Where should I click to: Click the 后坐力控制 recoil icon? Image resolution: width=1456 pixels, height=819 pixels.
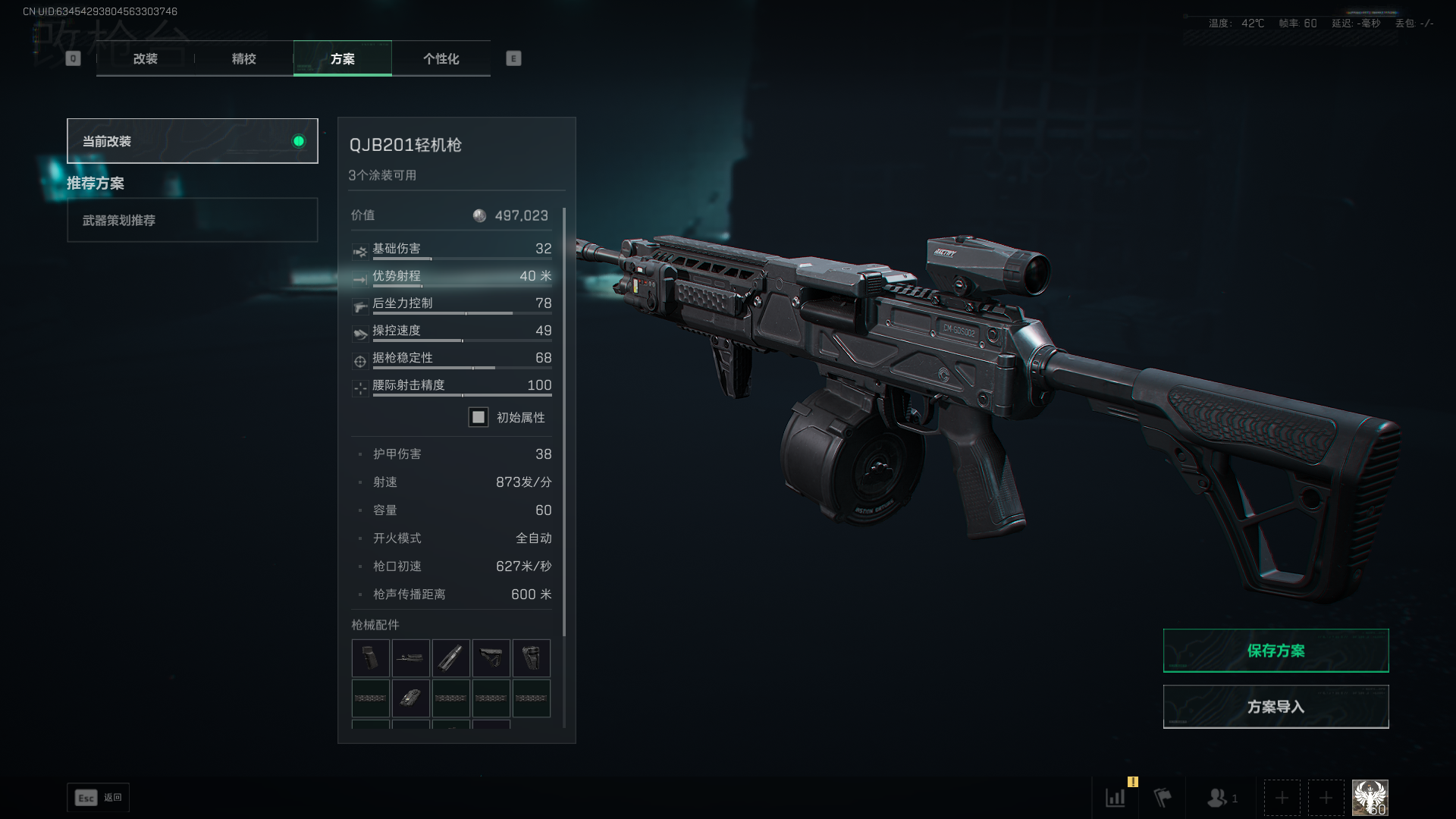(359, 306)
